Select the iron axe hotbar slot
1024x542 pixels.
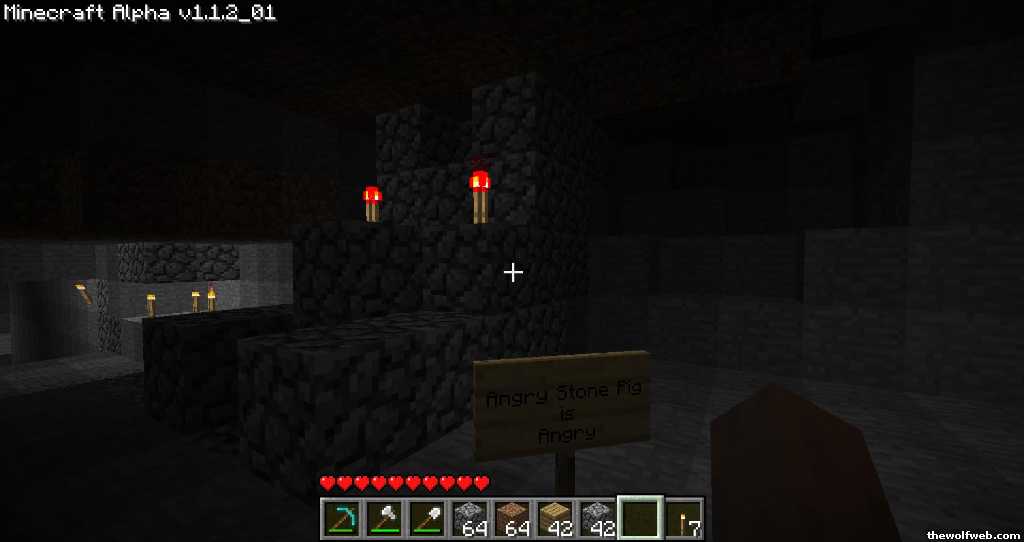tap(383, 517)
